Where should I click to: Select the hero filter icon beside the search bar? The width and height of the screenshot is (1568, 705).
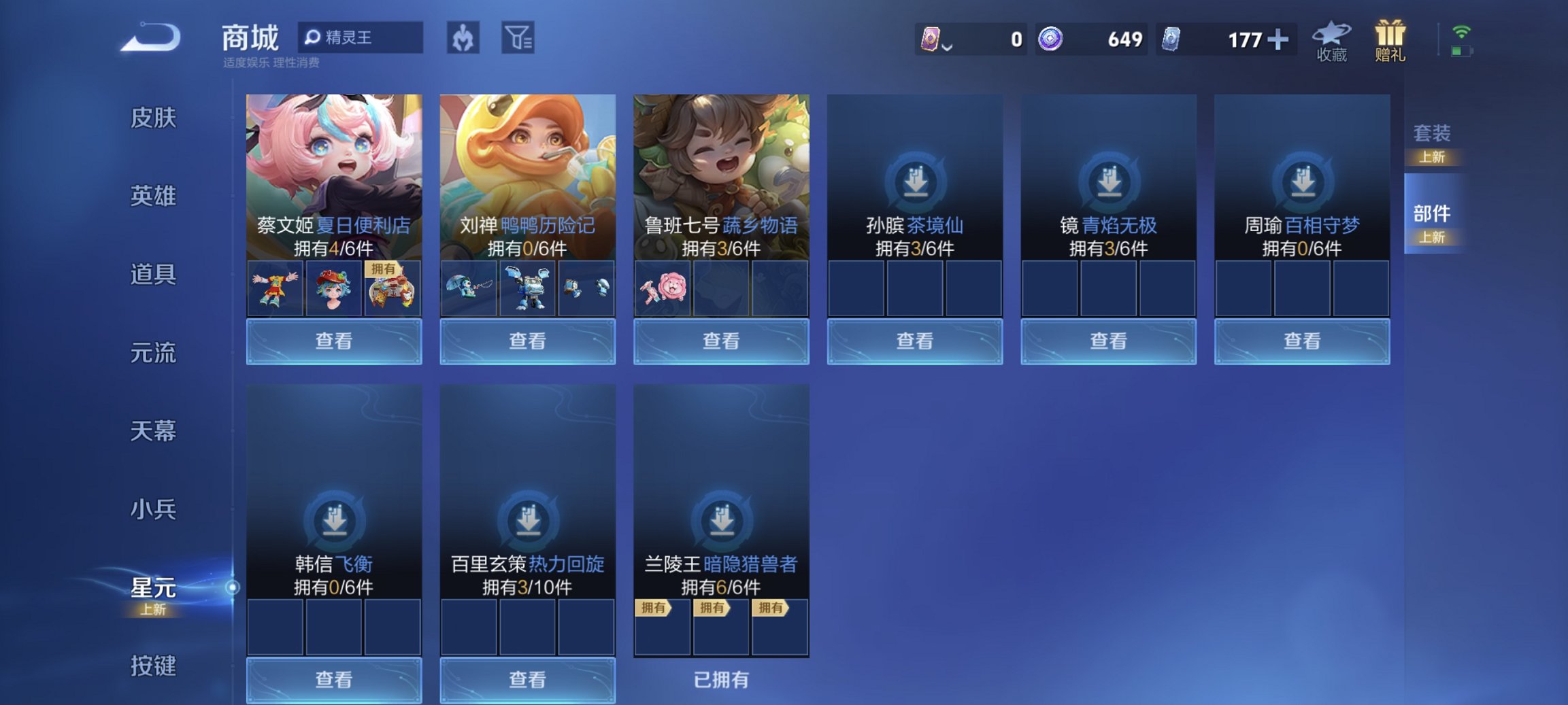coord(463,37)
